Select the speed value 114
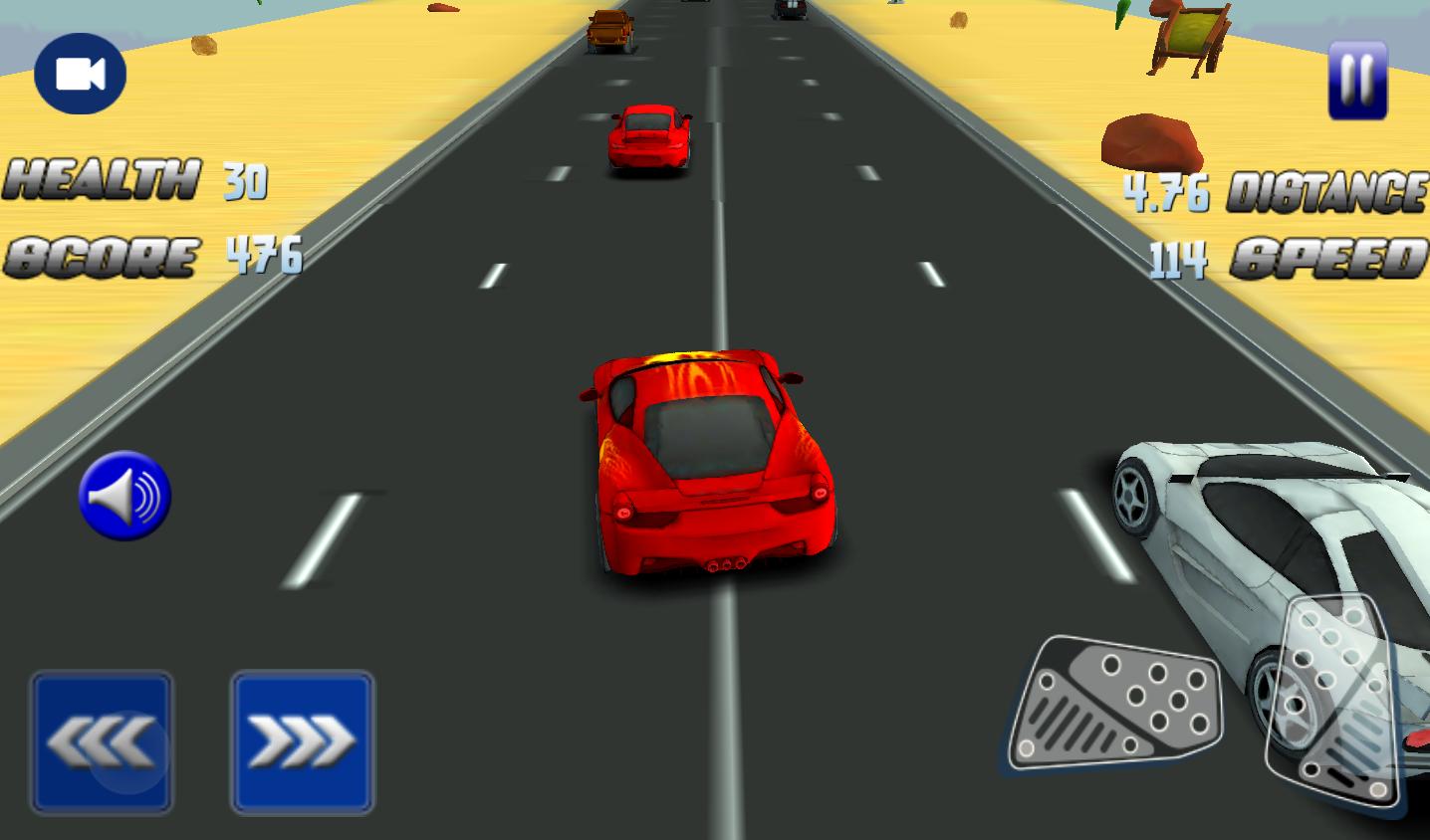Image resolution: width=1430 pixels, height=840 pixels. click(x=1179, y=261)
